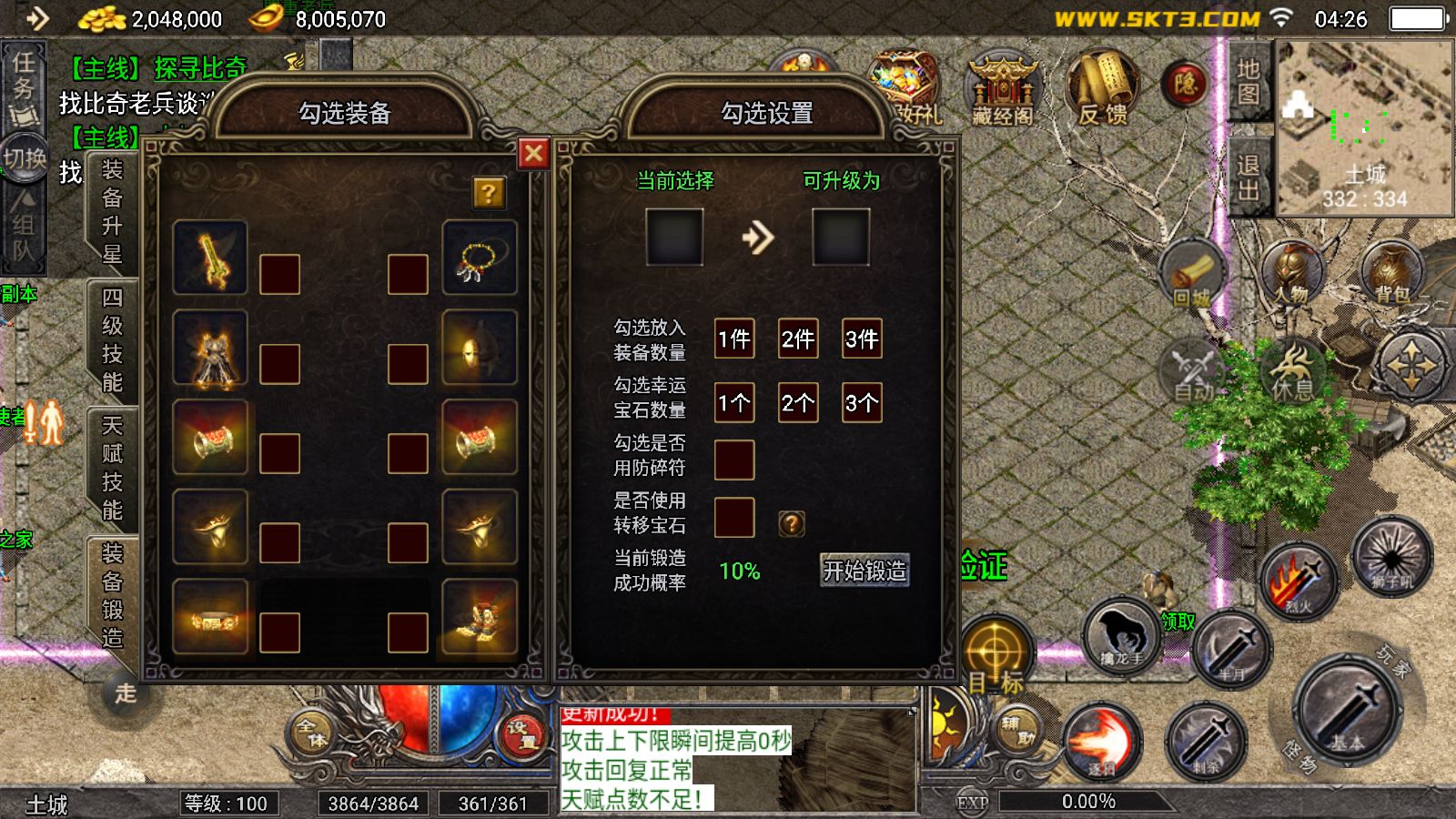Screen dimensions: 1456x819
Task: Select the golden sword weapon slot
Action: pyautogui.click(x=210, y=257)
